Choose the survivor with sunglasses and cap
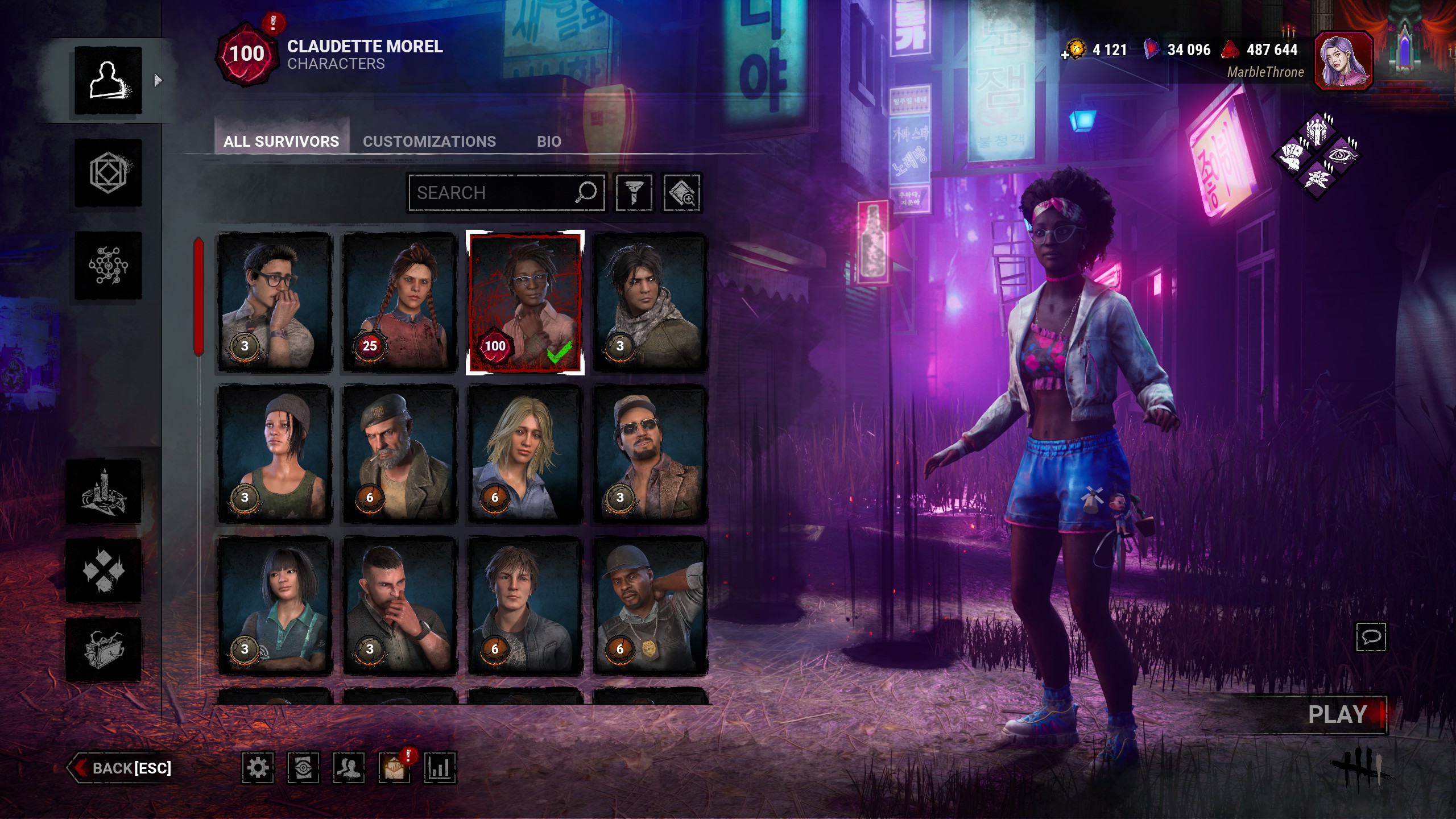This screenshot has height=819, width=1456. 650,454
